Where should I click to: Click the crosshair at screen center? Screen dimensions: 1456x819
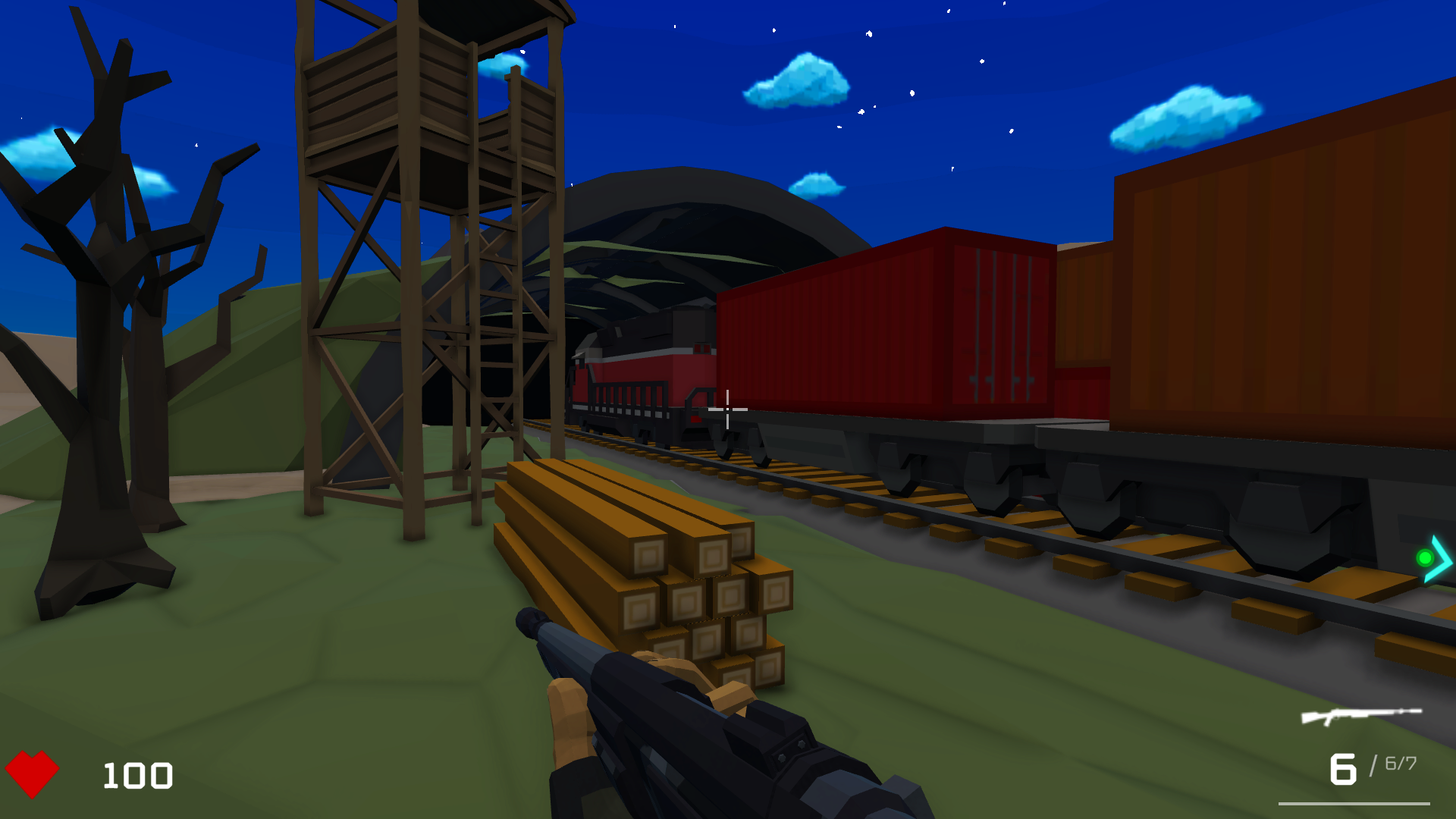(x=726, y=409)
